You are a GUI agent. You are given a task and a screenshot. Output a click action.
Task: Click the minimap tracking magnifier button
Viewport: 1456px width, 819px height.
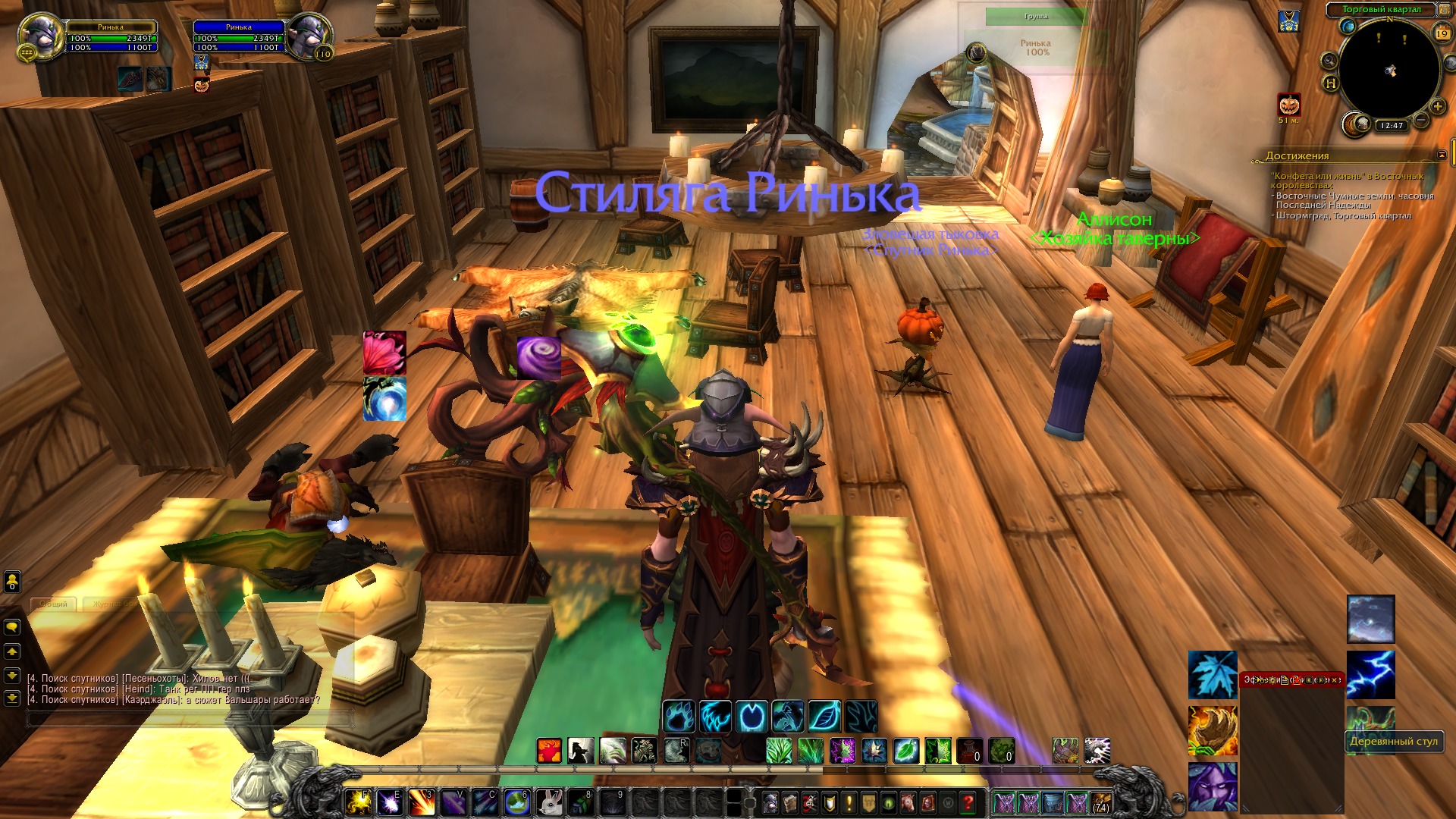pyautogui.click(x=1329, y=61)
